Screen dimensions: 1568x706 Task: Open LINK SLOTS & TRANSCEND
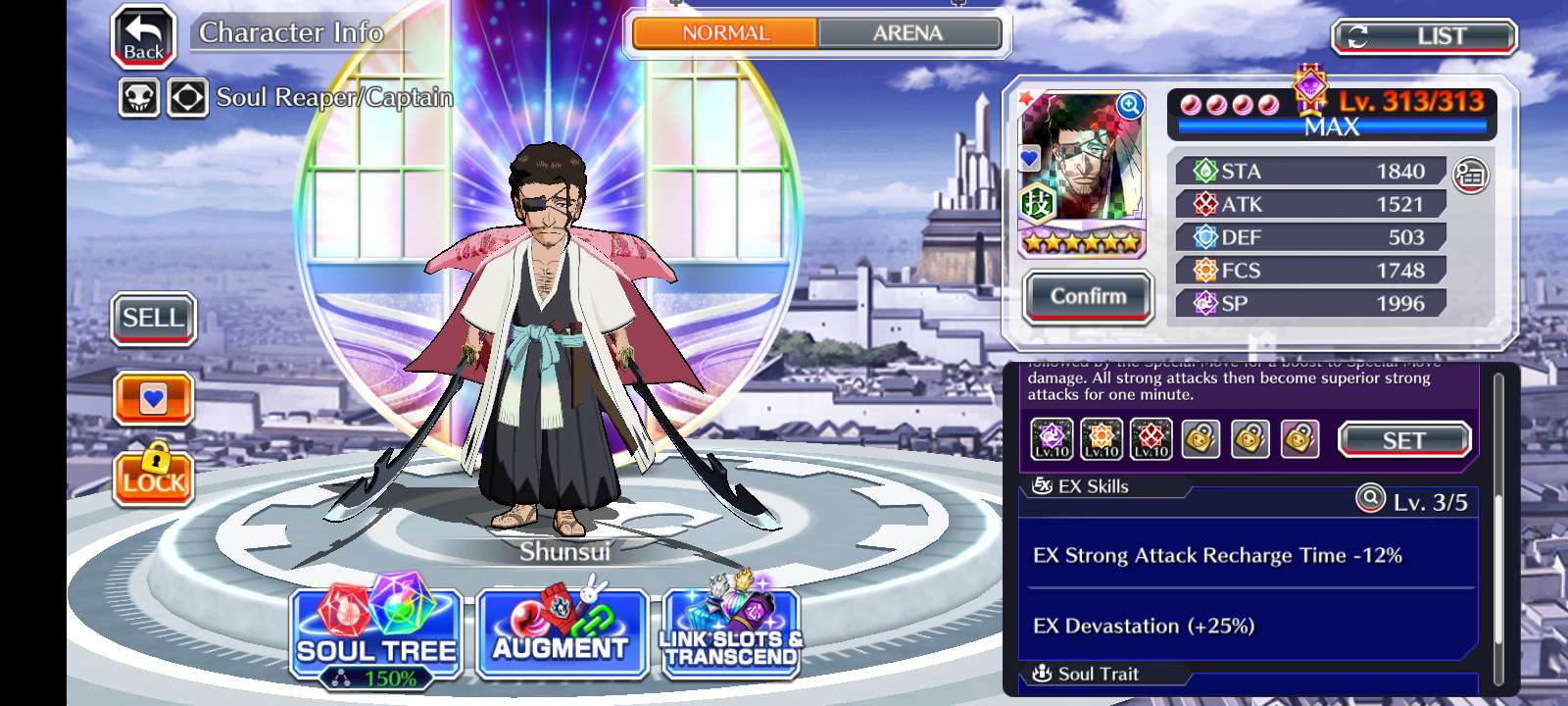coord(731,635)
